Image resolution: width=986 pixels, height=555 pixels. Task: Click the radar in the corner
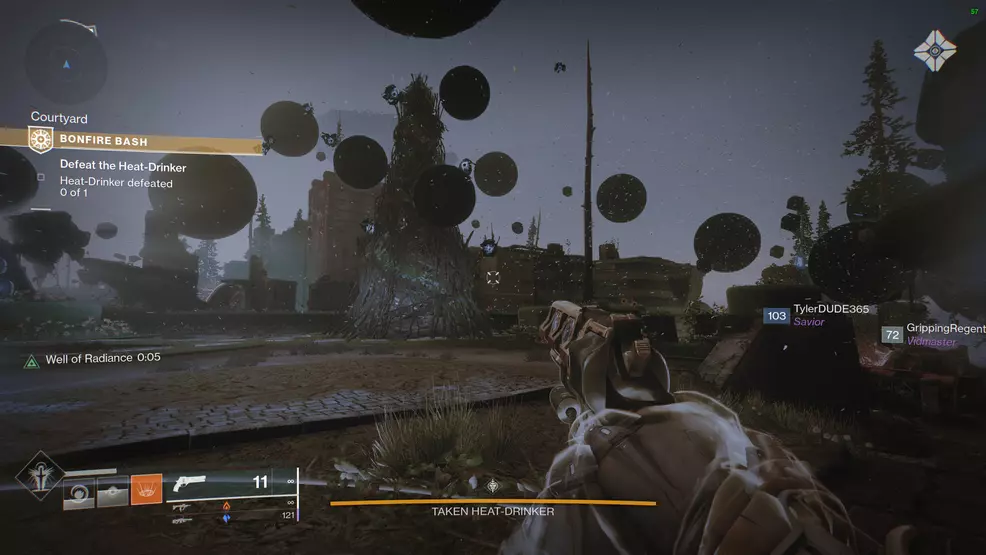point(66,63)
